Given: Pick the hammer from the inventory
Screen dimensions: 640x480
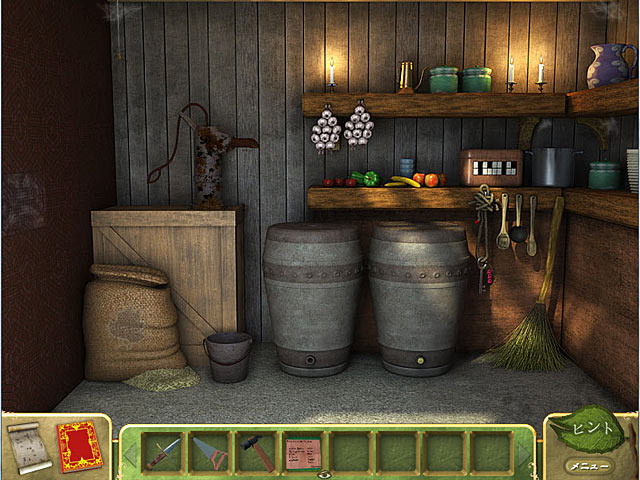Looking at the screenshot, I should 255,452.
